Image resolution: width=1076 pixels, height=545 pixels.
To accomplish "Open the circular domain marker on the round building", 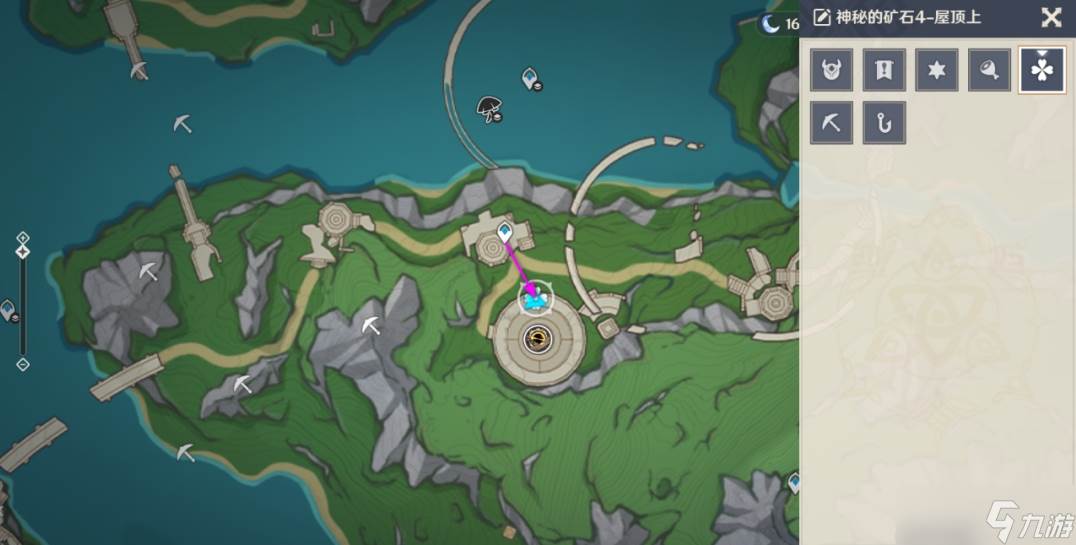I will [539, 340].
